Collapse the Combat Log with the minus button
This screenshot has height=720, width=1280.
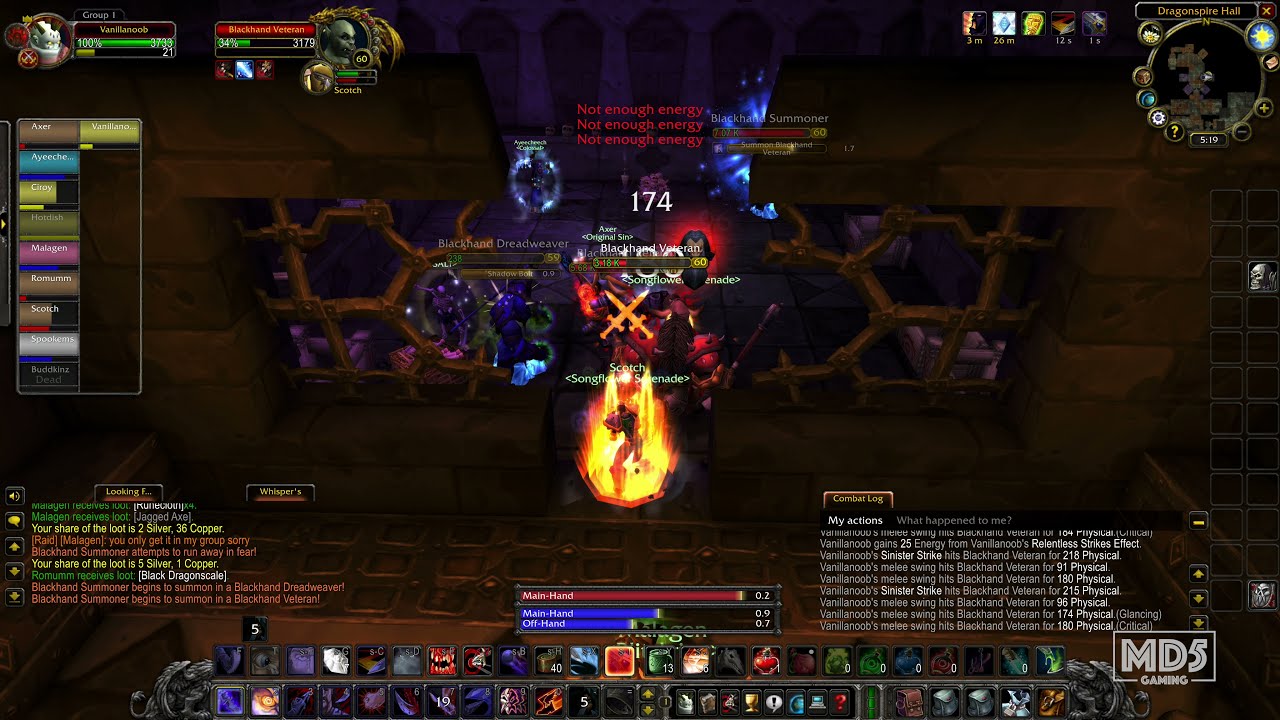(x=1196, y=521)
